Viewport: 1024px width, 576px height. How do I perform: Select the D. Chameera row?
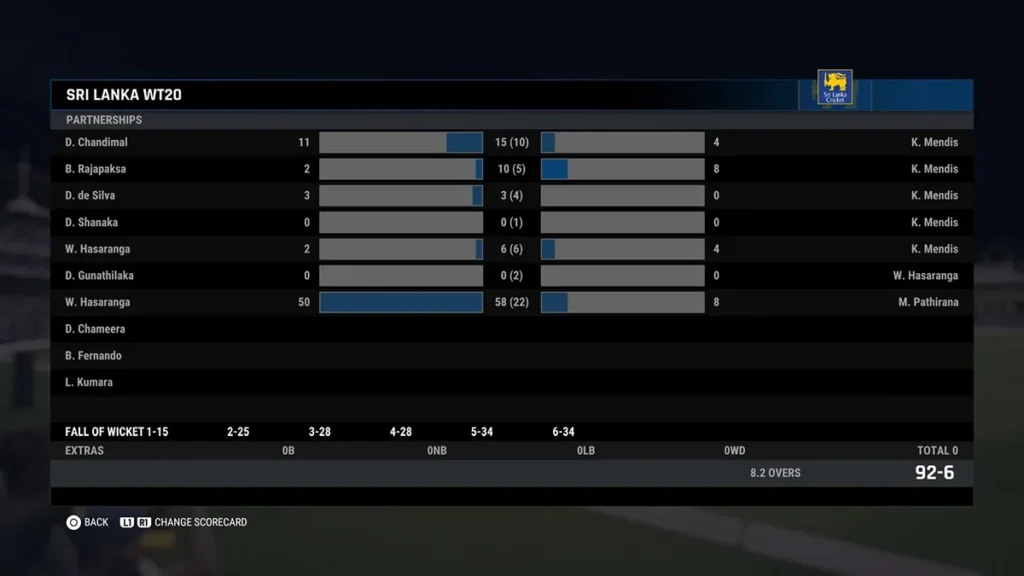95,329
